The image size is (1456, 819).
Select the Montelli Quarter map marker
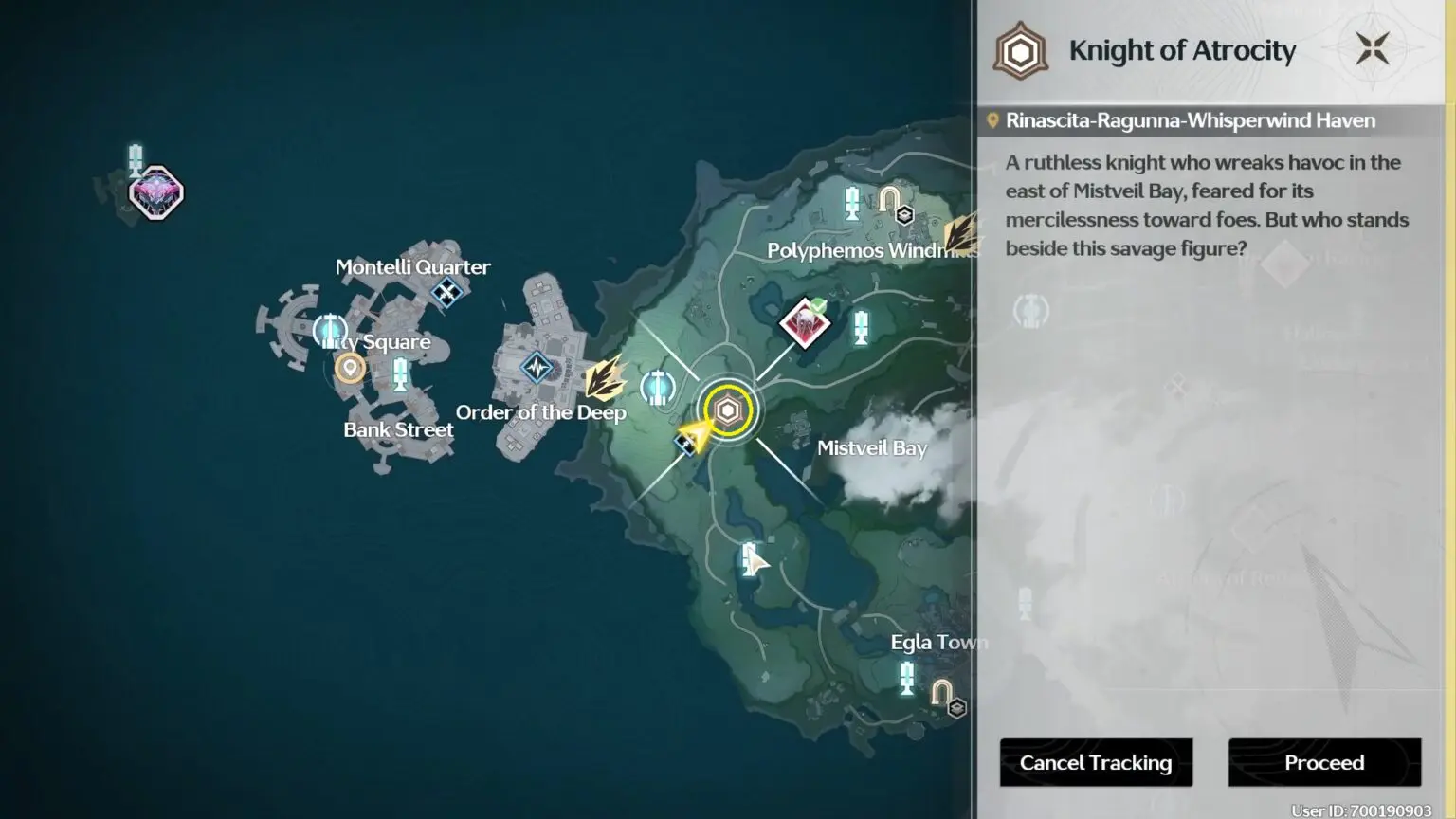click(446, 292)
